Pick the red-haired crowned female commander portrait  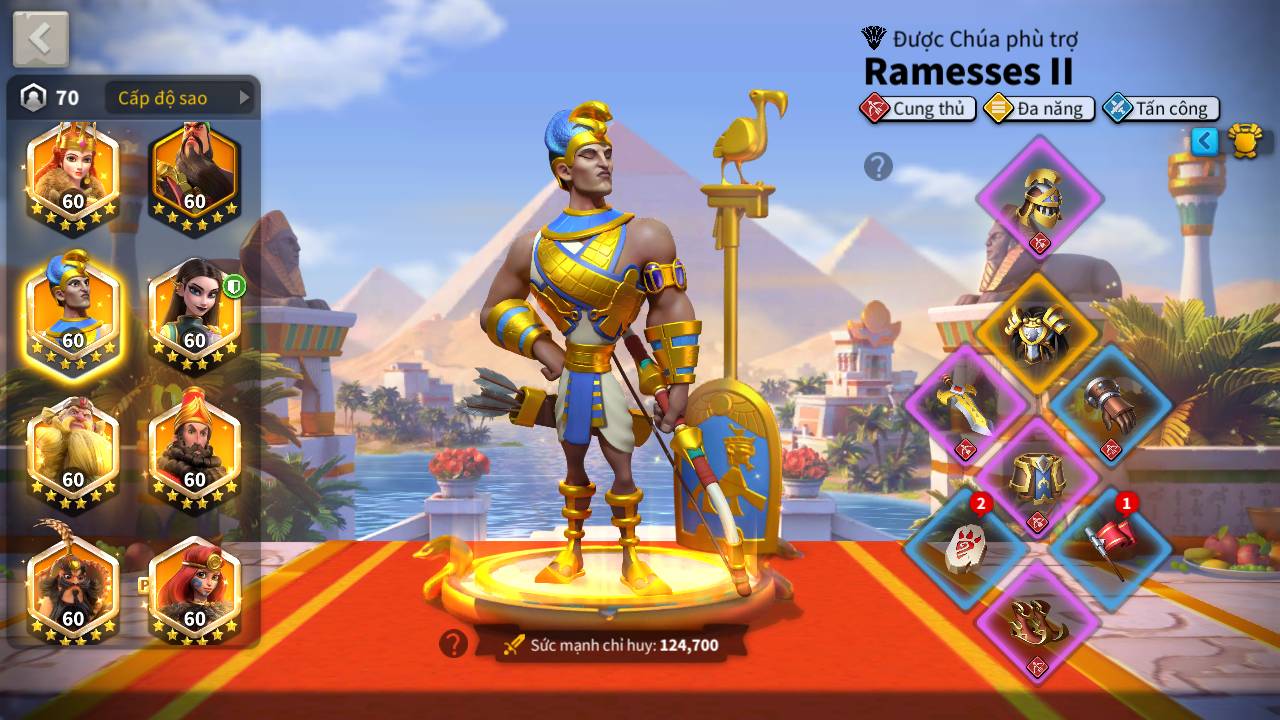tap(73, 172)
